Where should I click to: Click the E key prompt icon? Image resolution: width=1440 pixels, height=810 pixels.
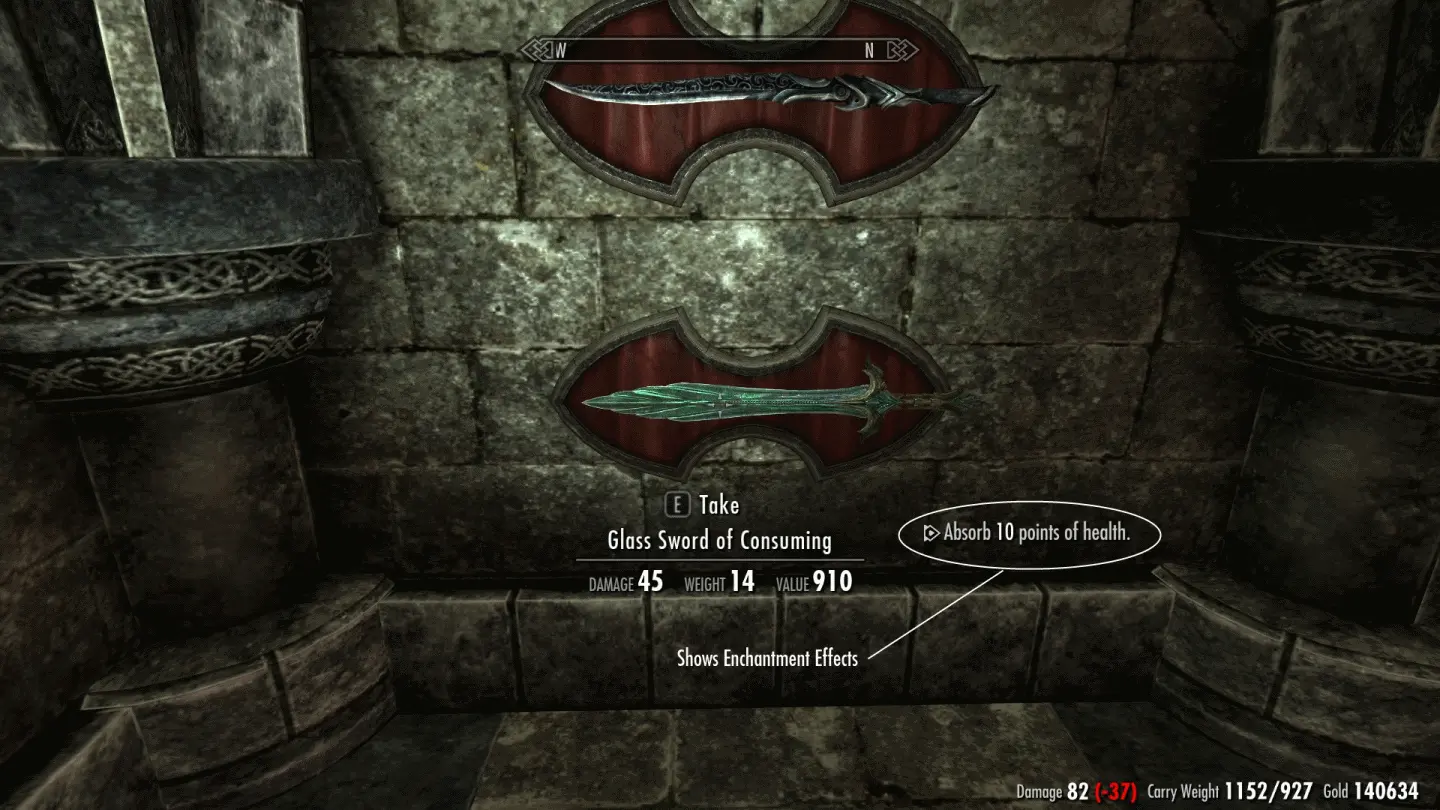point(679,505)
